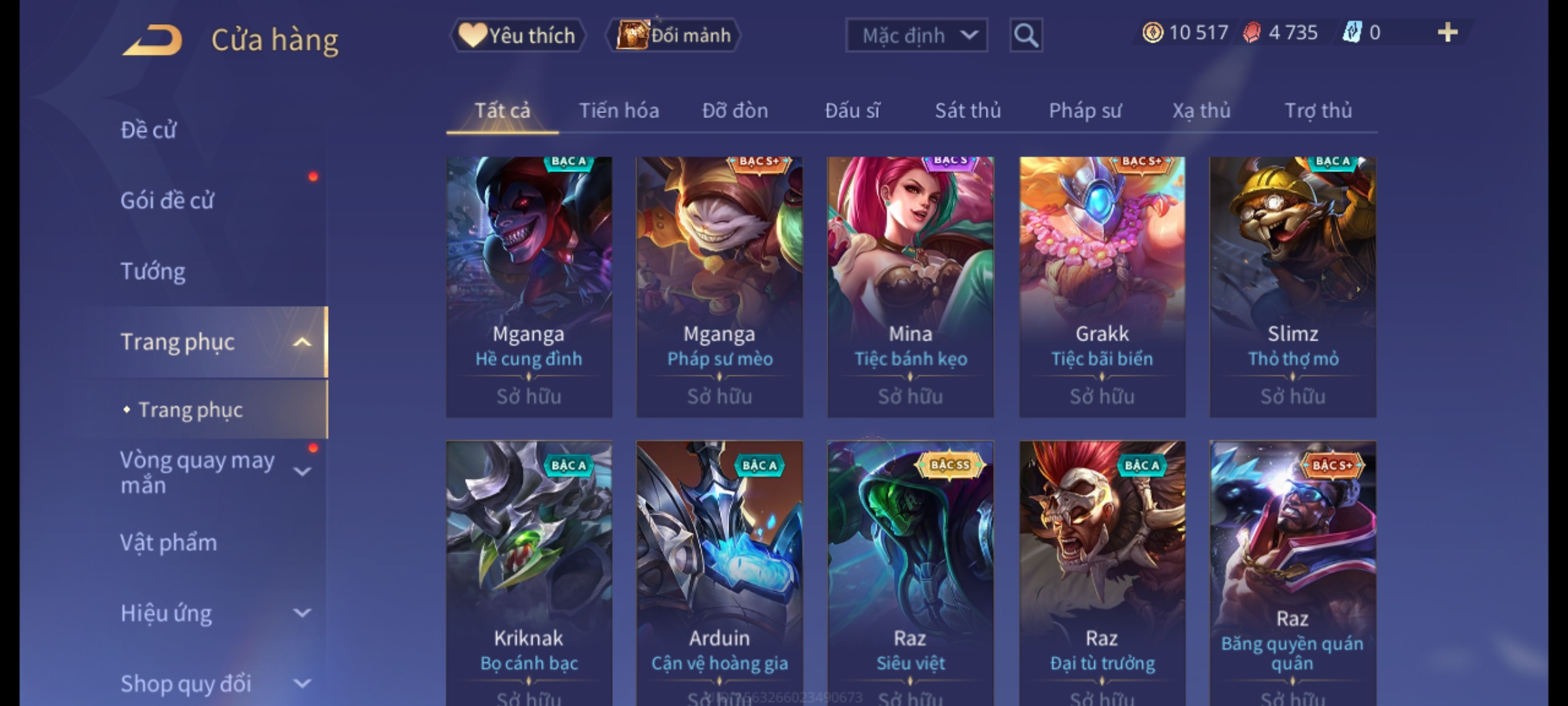The image size is (1568, 706).
Task: Open Đổi mảnh fragment exchange
Action: [x=674, y=35]
